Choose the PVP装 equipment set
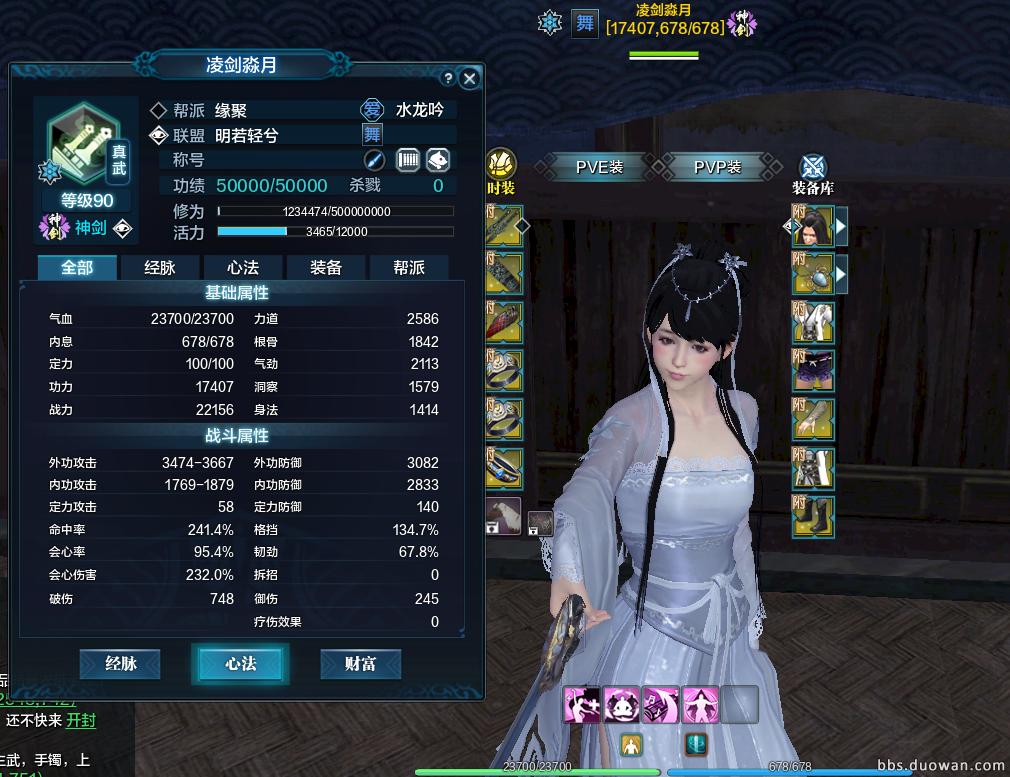 tap(718, 167)
